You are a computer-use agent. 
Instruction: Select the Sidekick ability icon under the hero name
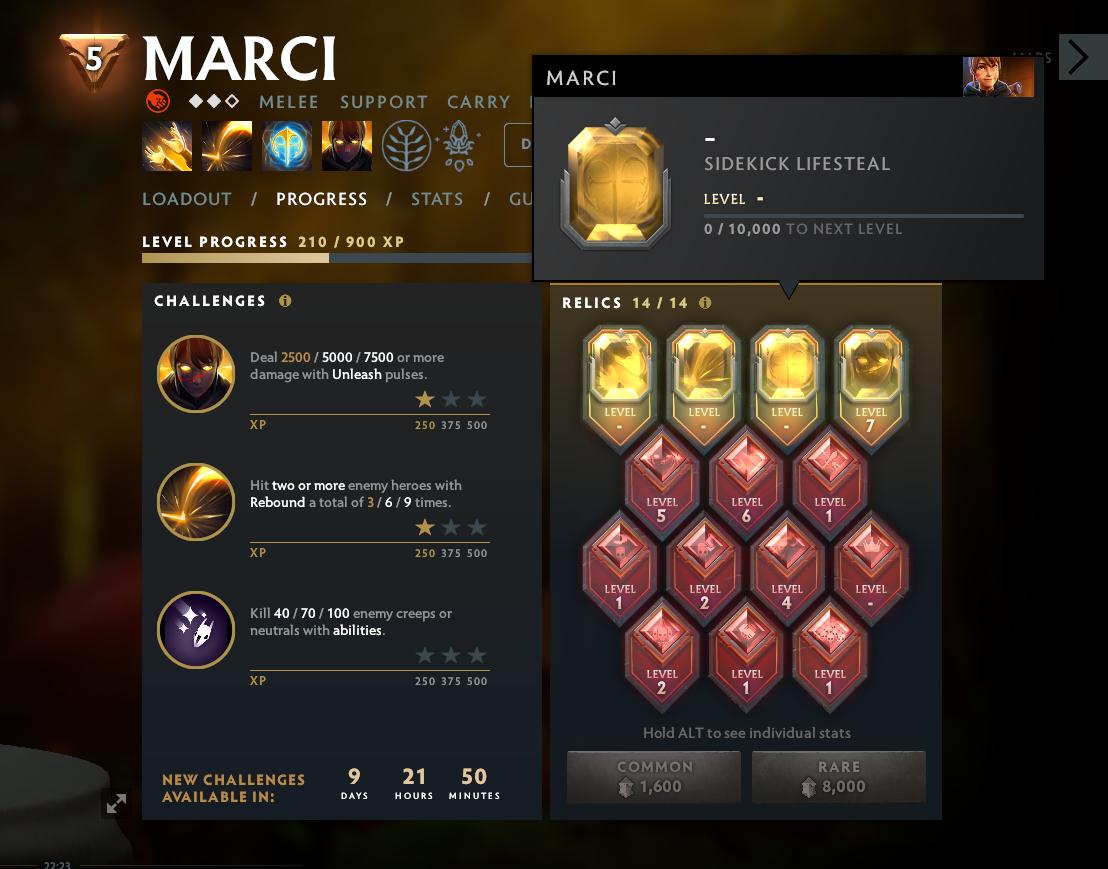tap(287, 146)
